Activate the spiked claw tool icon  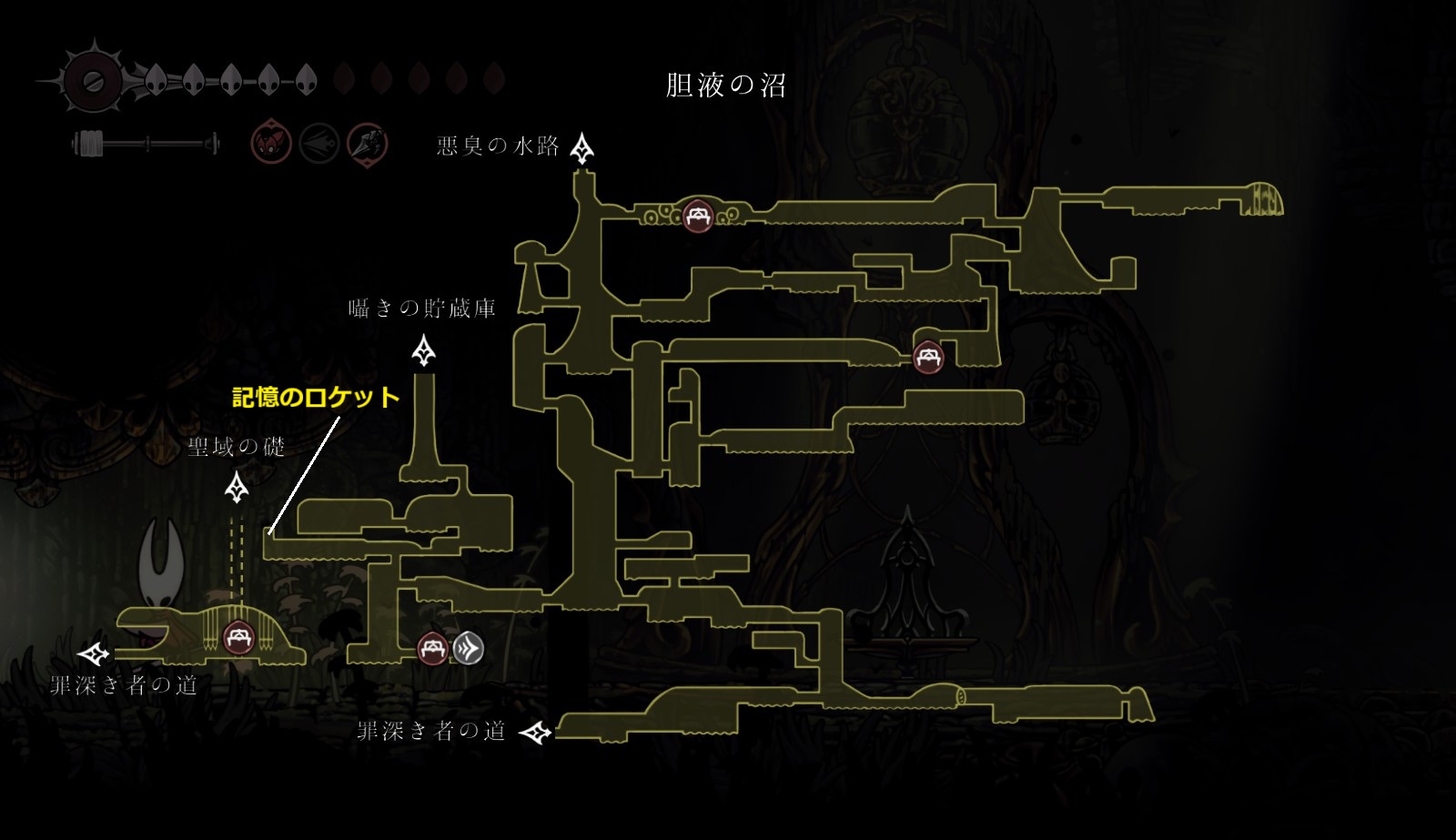367,144
